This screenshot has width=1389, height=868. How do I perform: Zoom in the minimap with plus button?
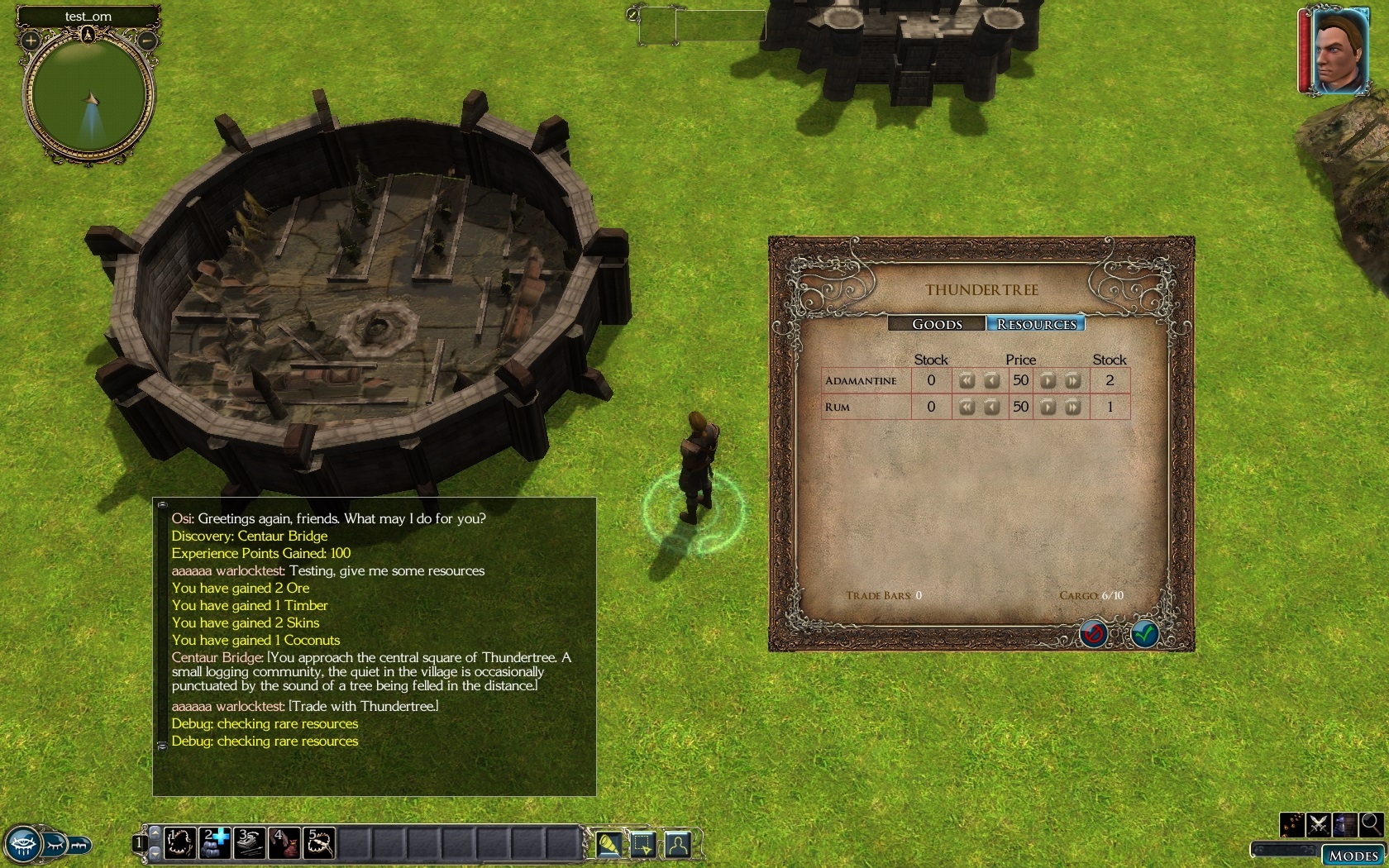tap(31, 40)
